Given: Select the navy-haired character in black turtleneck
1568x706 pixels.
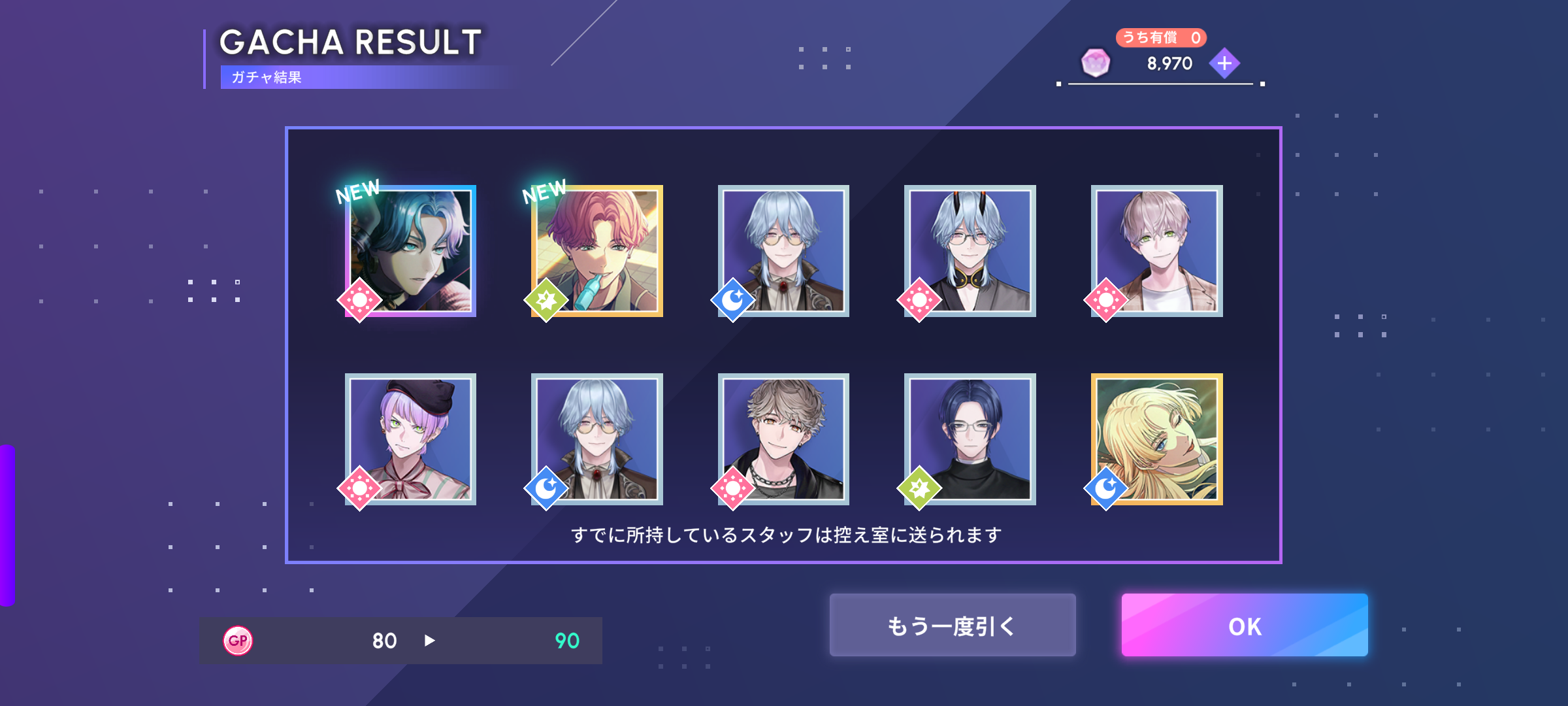Looking at the screenshot, I should (x=970, y=439).
